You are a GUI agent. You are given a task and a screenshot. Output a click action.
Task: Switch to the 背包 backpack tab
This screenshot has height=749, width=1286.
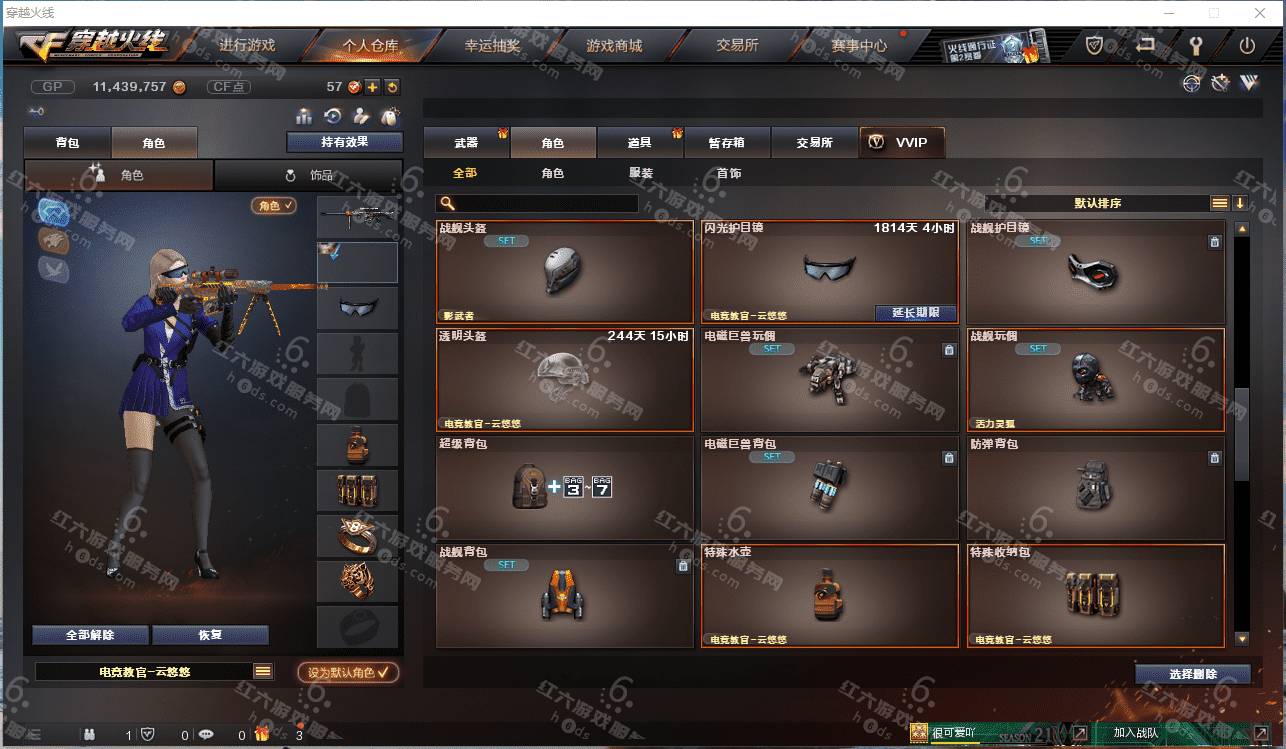67,143
